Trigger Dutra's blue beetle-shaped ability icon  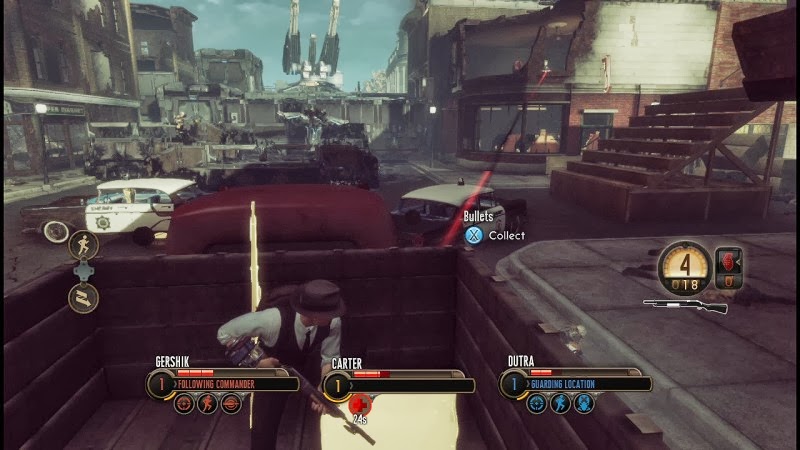pos(582,402)
